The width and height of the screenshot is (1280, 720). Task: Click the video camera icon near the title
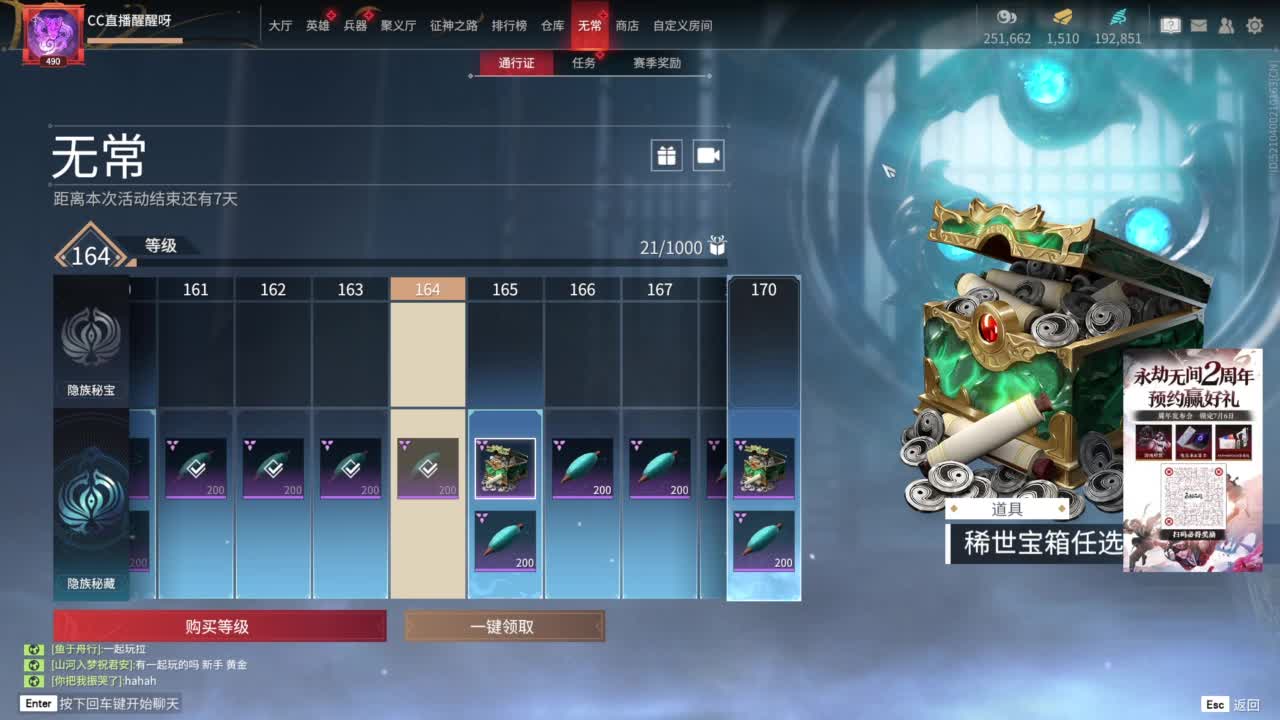(x=708, y=156)
